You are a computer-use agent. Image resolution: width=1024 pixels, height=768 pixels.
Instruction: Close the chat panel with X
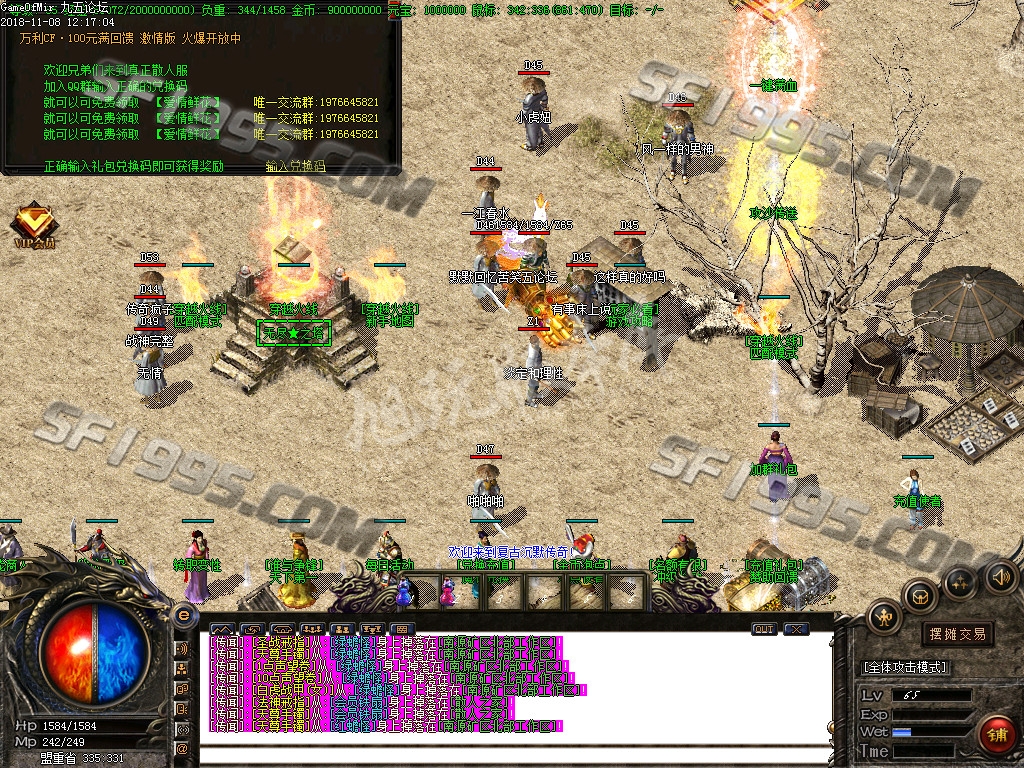(796, 629)
